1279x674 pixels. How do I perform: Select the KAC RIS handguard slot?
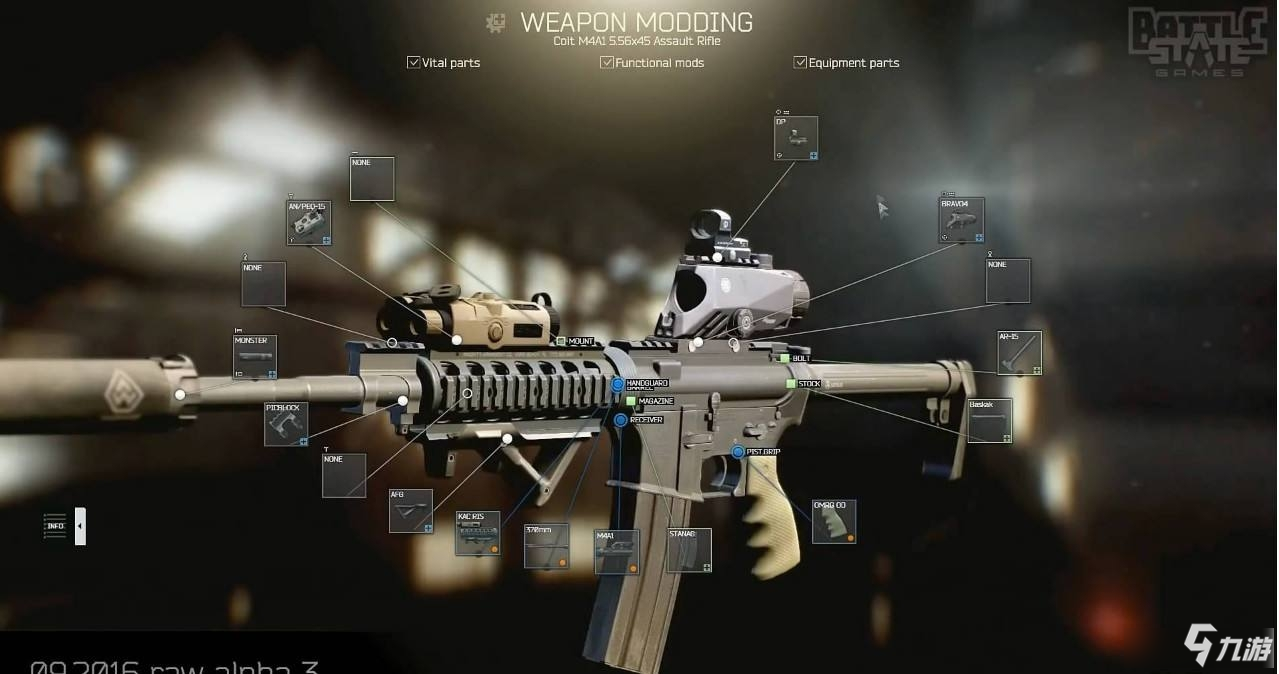tap(477, 533)
